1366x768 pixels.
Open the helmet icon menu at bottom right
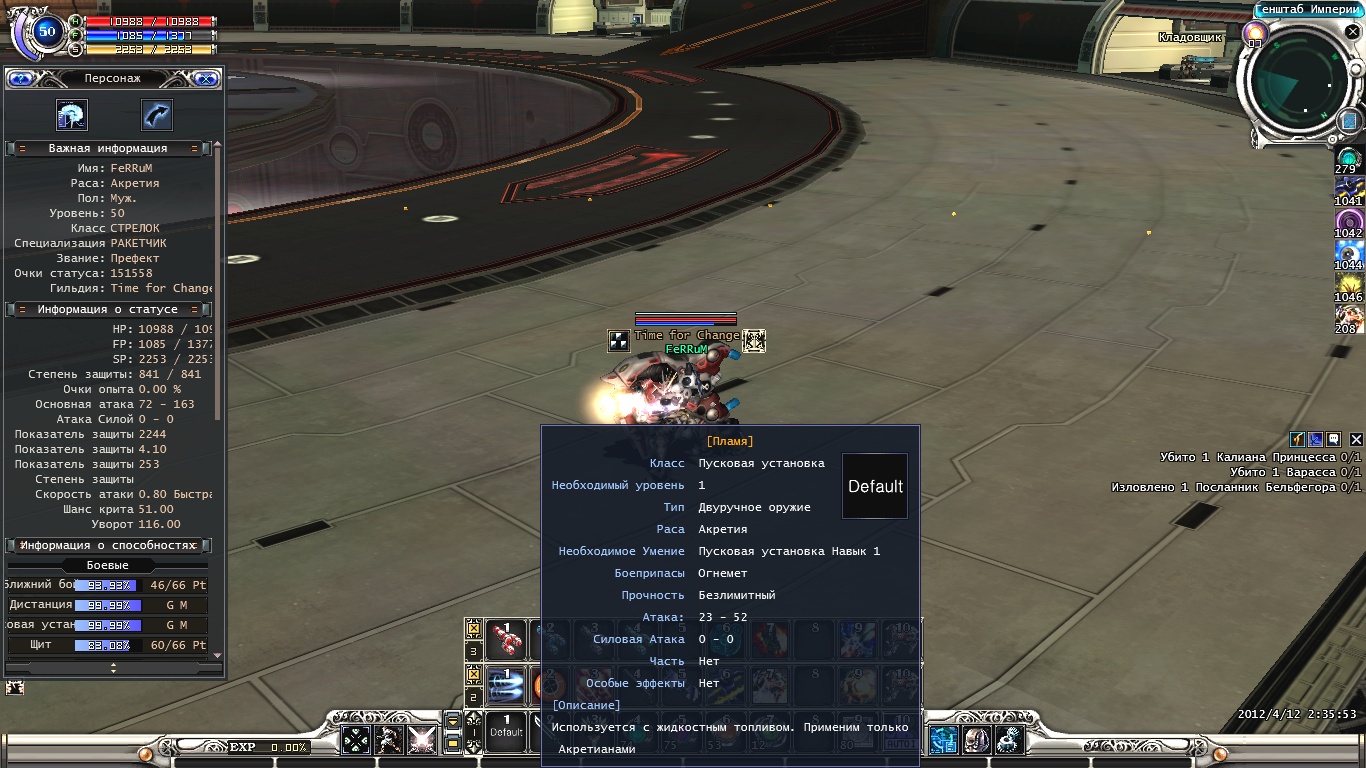(976, 739)
